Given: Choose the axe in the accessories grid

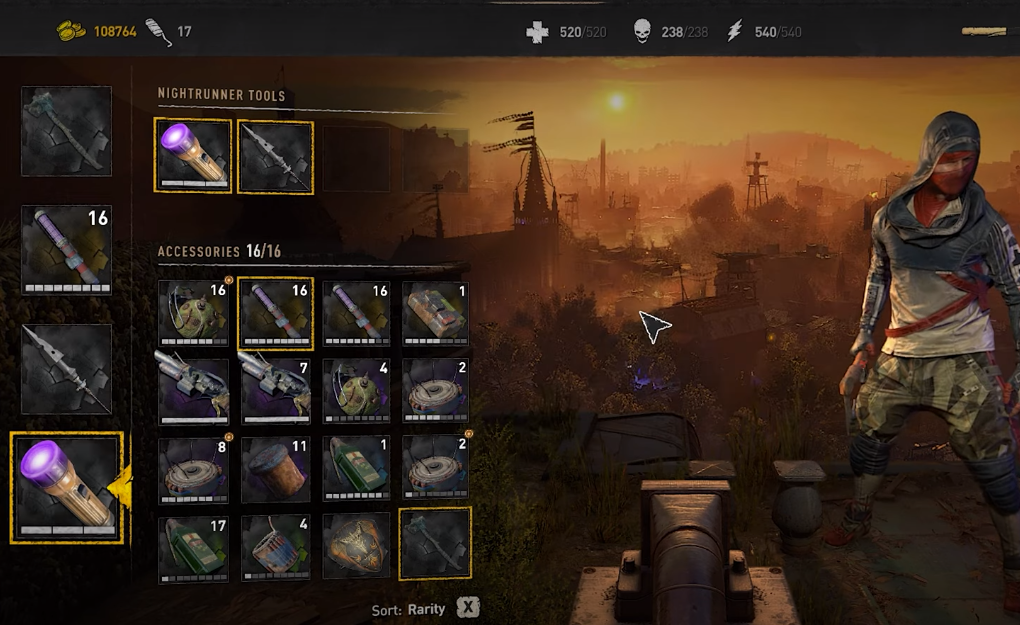Looking at the screenshot, I should (x=435, y=544).
